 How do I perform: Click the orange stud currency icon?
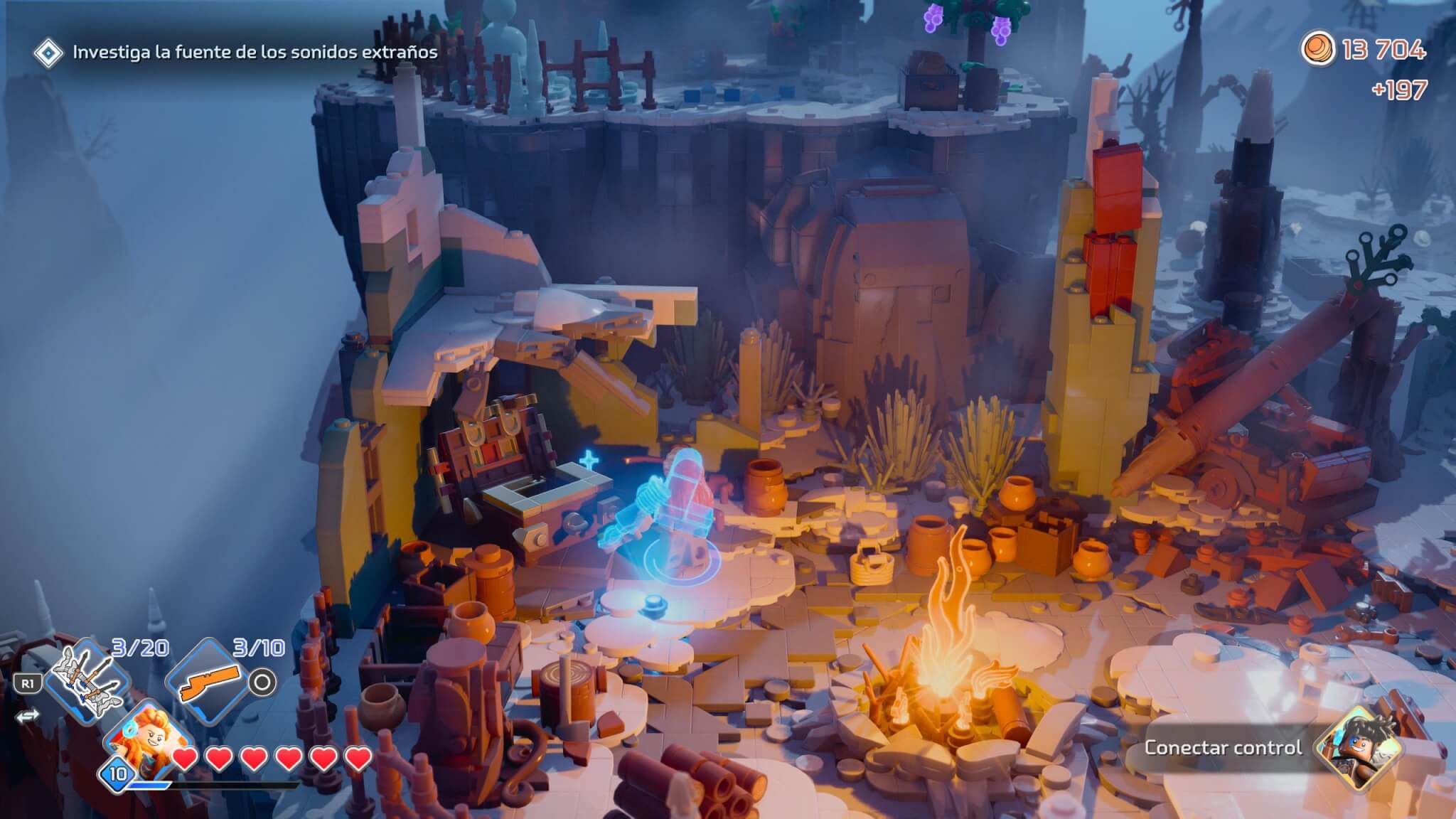(1317, 48)
